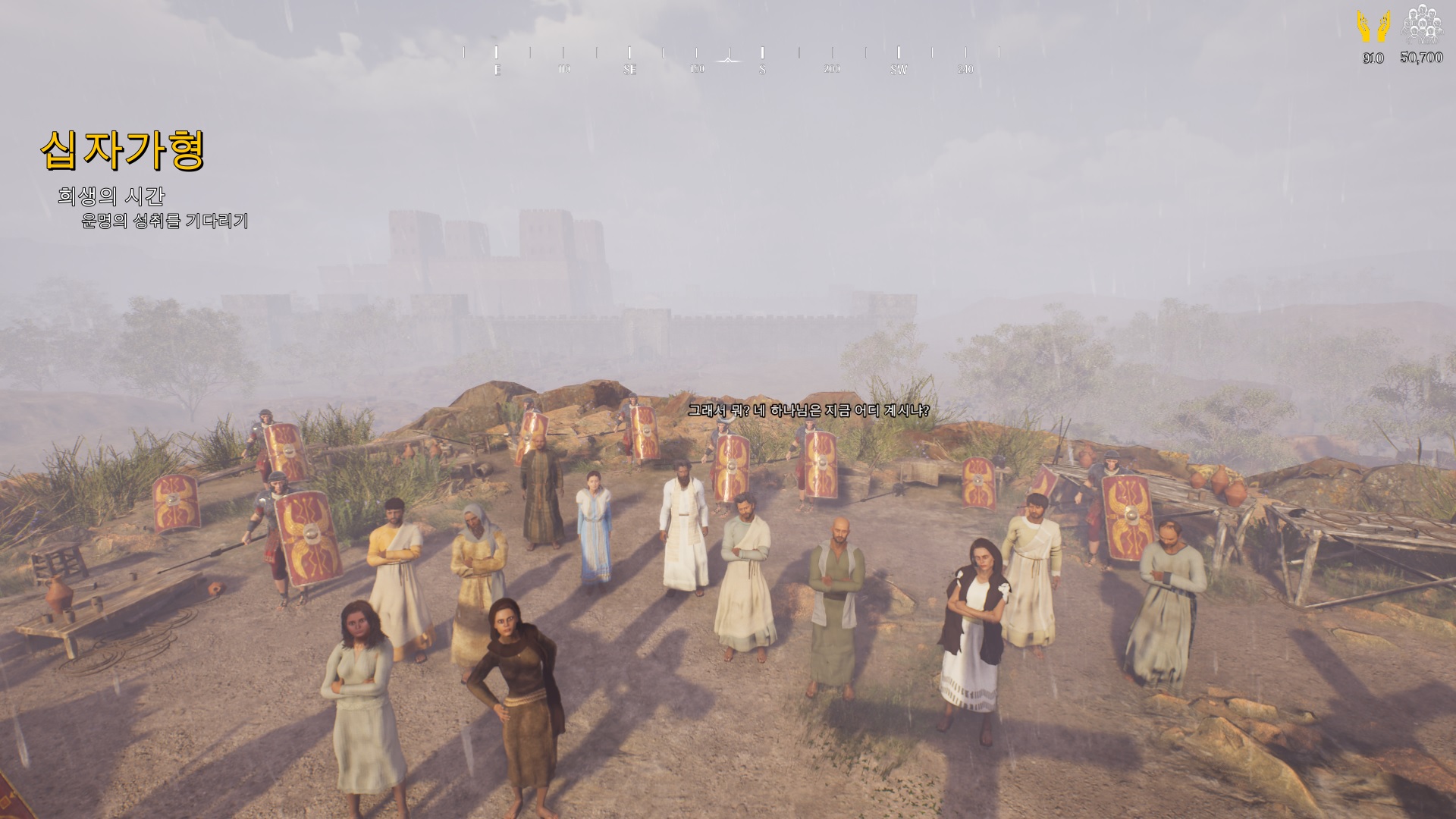
Task: Select the golden praying hands icon
Action: tap(1373, 27)
